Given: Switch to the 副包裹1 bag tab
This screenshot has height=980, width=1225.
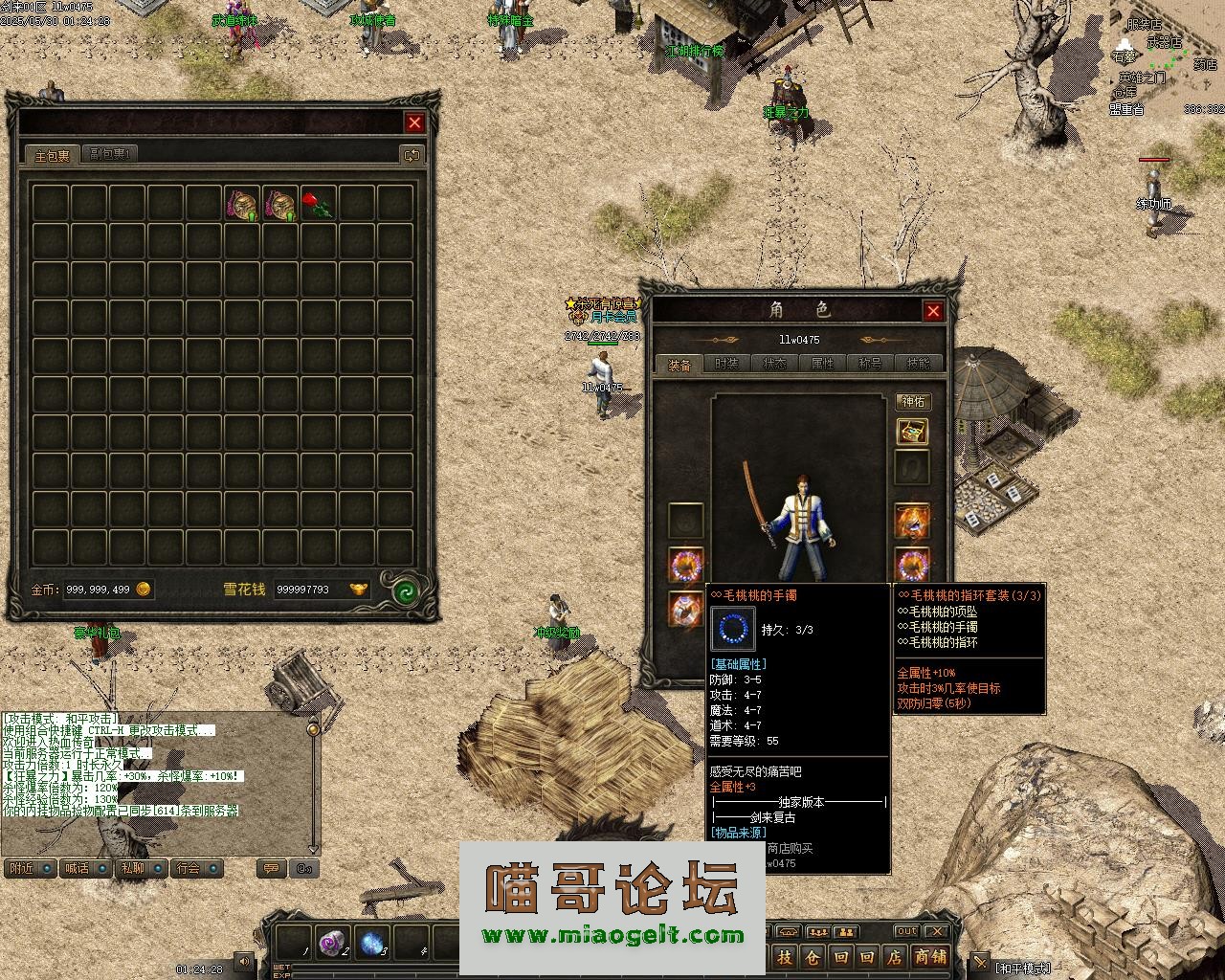Looking at the screenshot, I should click(112, 154).
